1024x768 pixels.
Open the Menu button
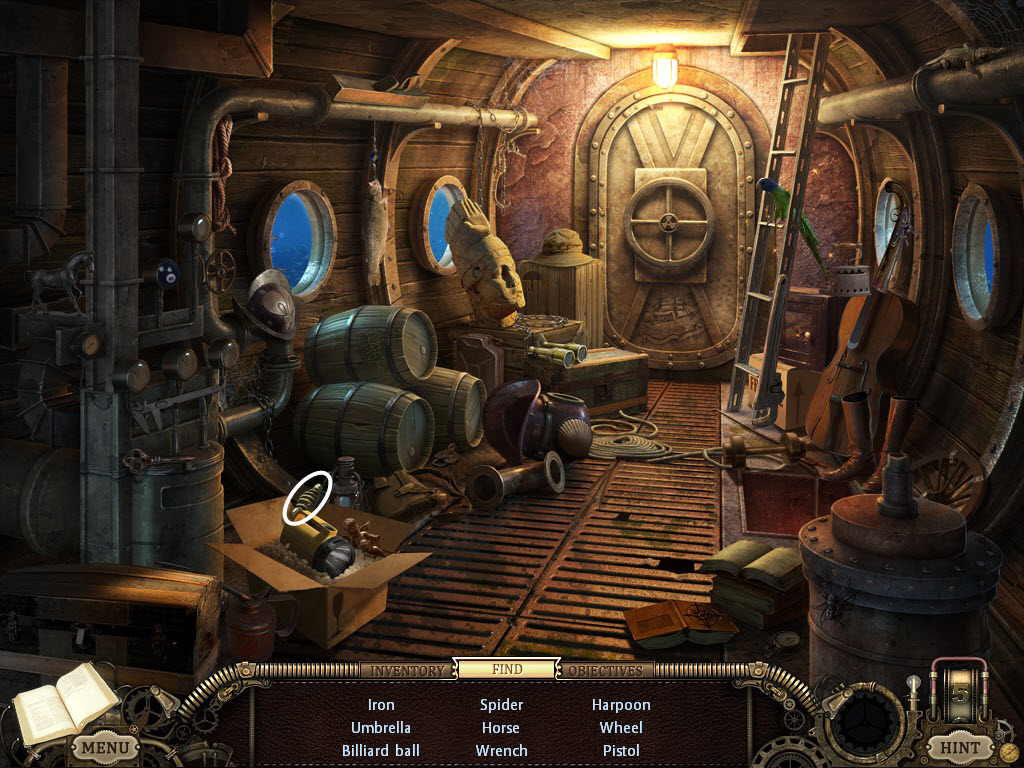[105, 746]
